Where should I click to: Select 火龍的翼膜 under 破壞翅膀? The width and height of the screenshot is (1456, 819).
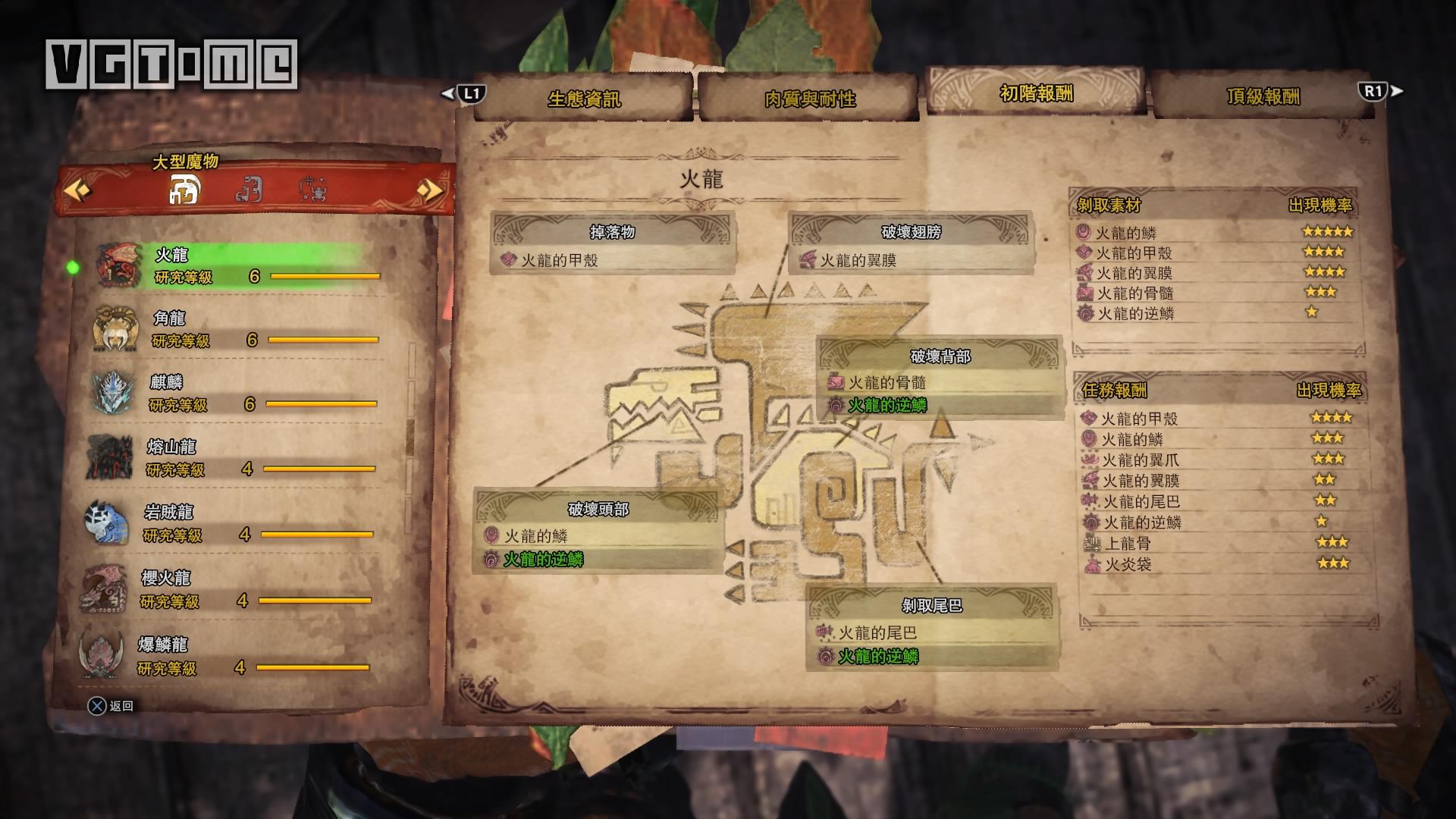pyautogui.click(x=858, y=261)
